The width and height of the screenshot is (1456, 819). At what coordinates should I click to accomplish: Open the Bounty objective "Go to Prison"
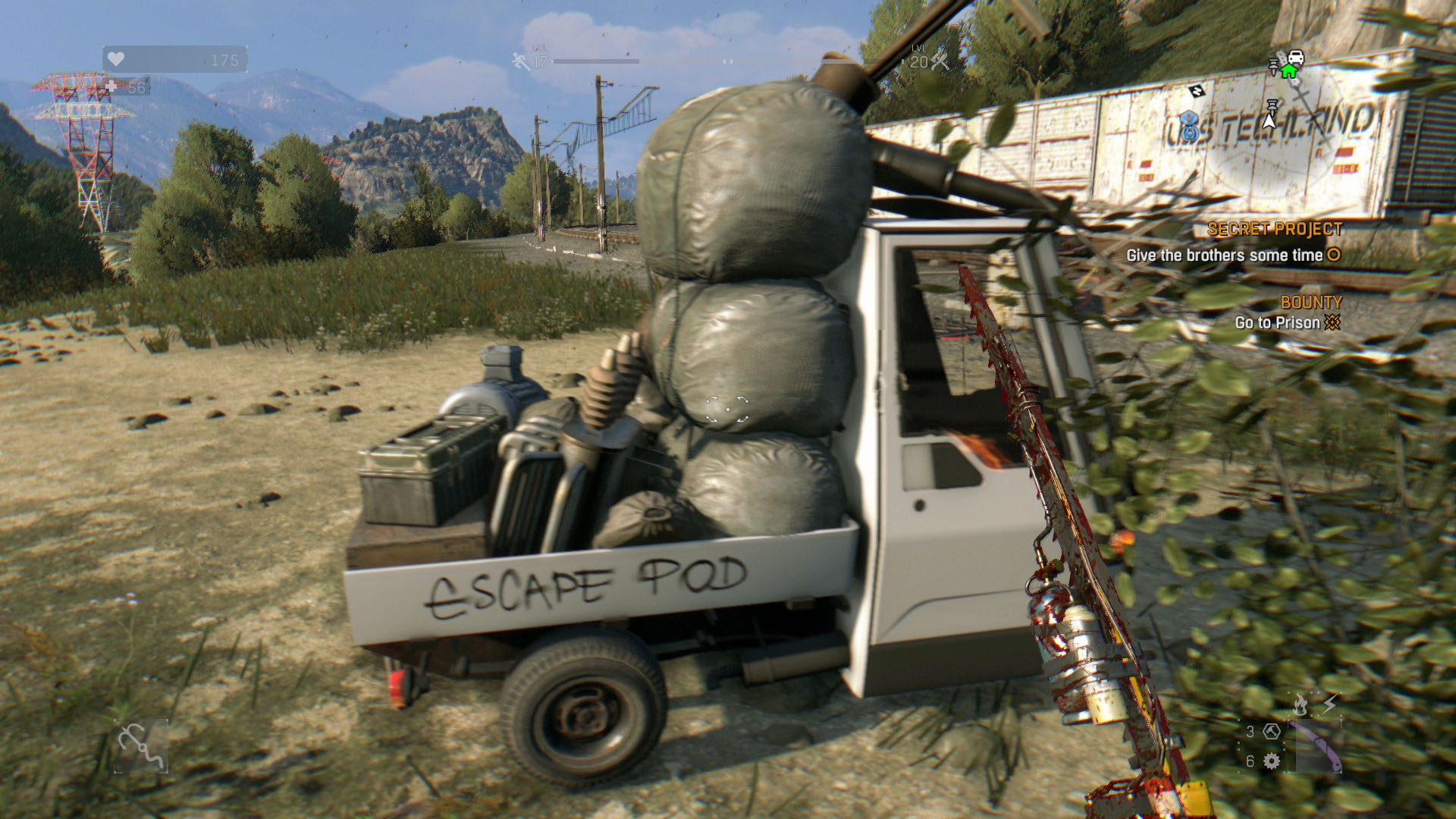[x=1278, y=323]
